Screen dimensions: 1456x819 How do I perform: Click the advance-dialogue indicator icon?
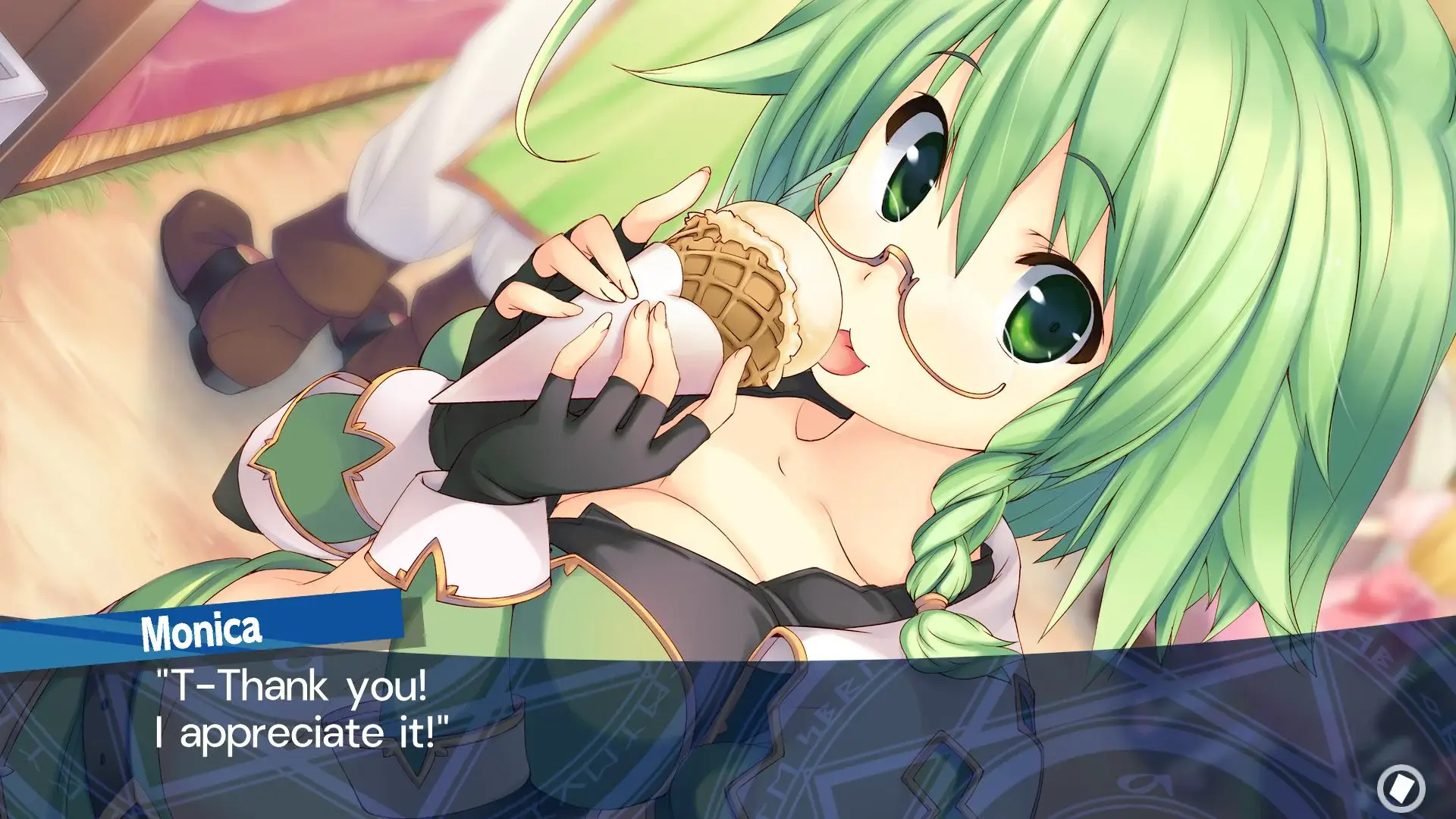click(1401, 789)
